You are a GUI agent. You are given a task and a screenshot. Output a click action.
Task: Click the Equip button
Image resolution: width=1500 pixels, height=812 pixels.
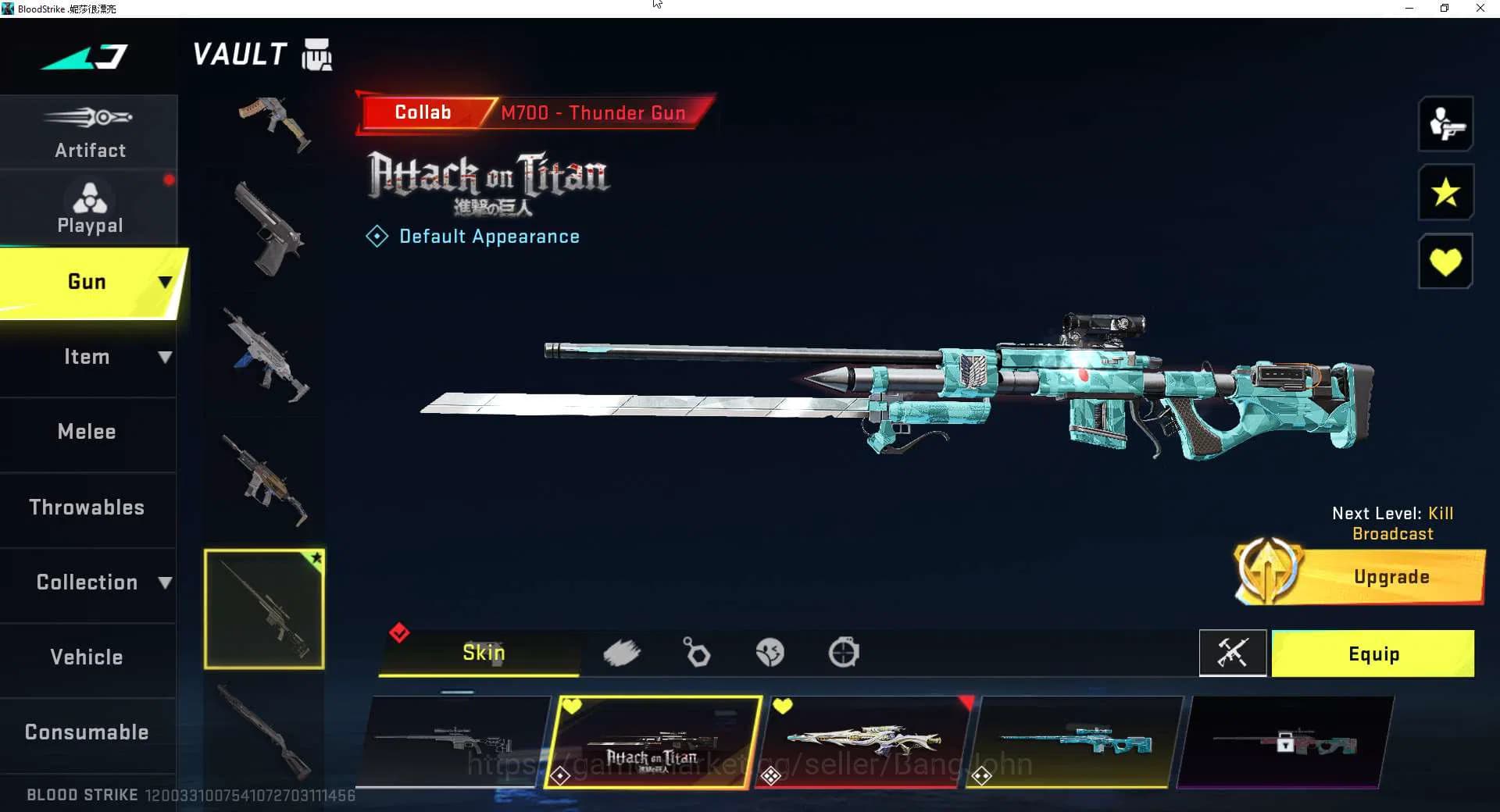[1373, 654]
